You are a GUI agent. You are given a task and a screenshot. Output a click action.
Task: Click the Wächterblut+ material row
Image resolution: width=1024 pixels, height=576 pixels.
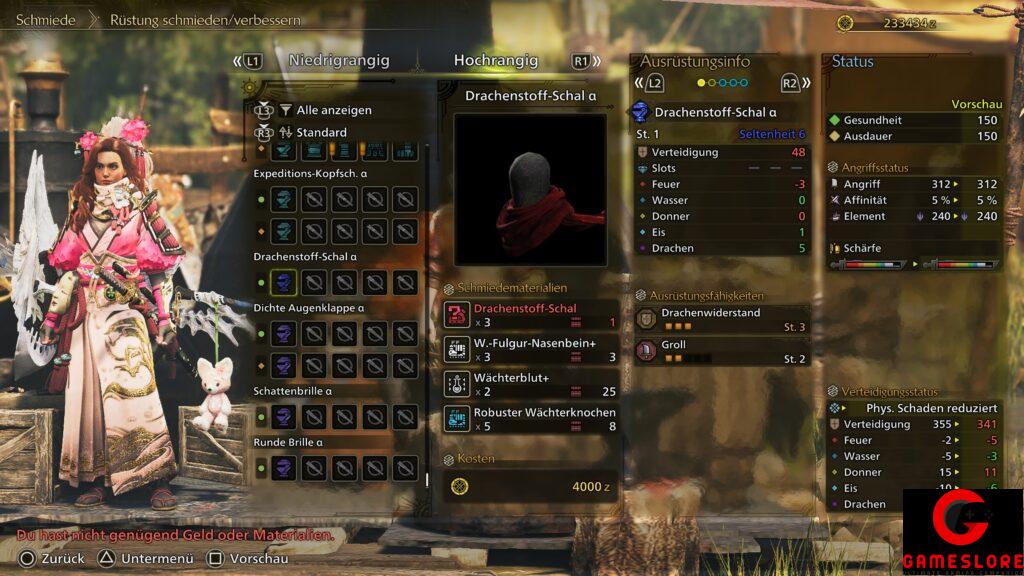coord(531,384)
